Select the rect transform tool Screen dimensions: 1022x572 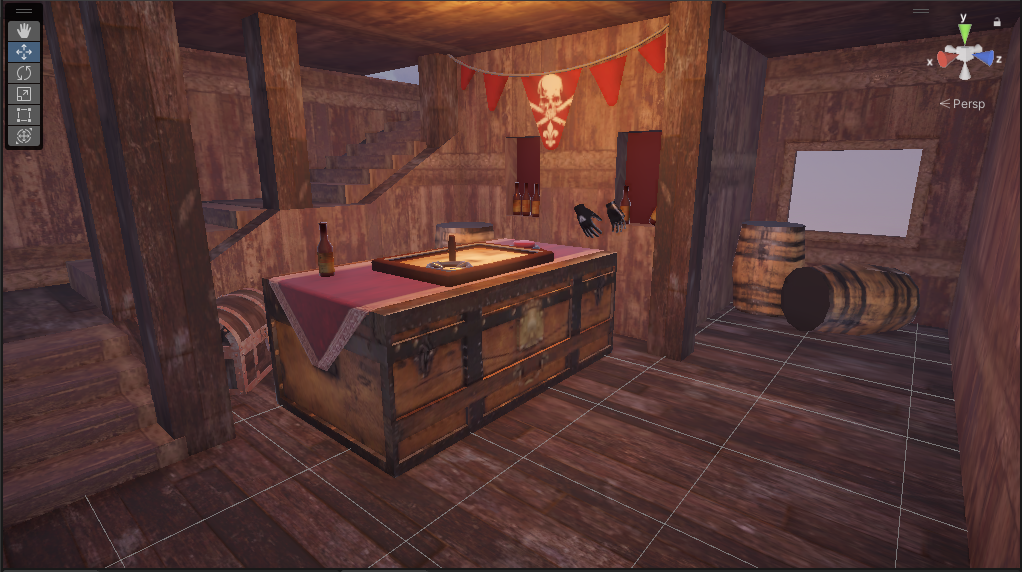24,114
